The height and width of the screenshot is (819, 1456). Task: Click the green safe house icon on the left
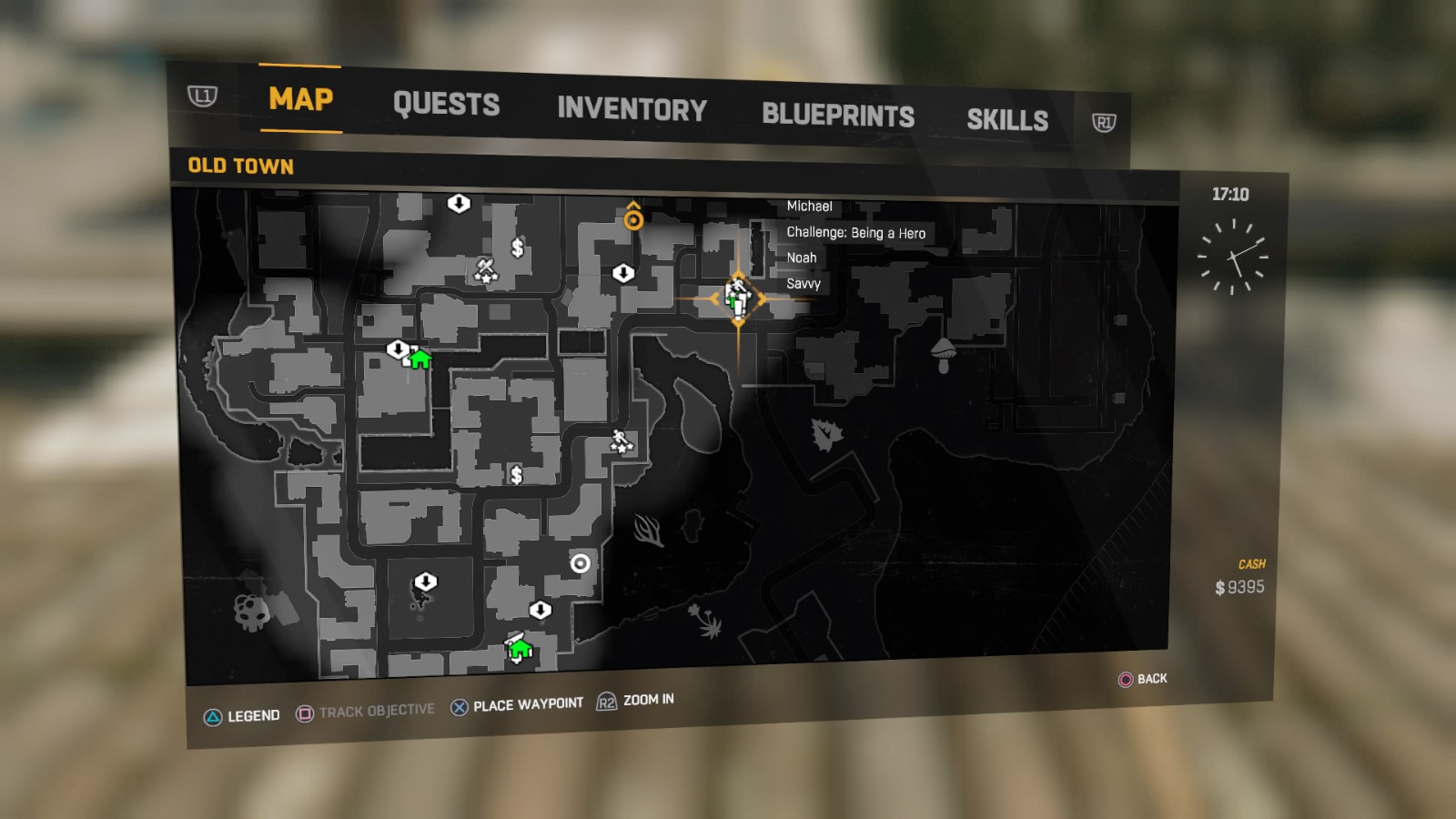419,361
